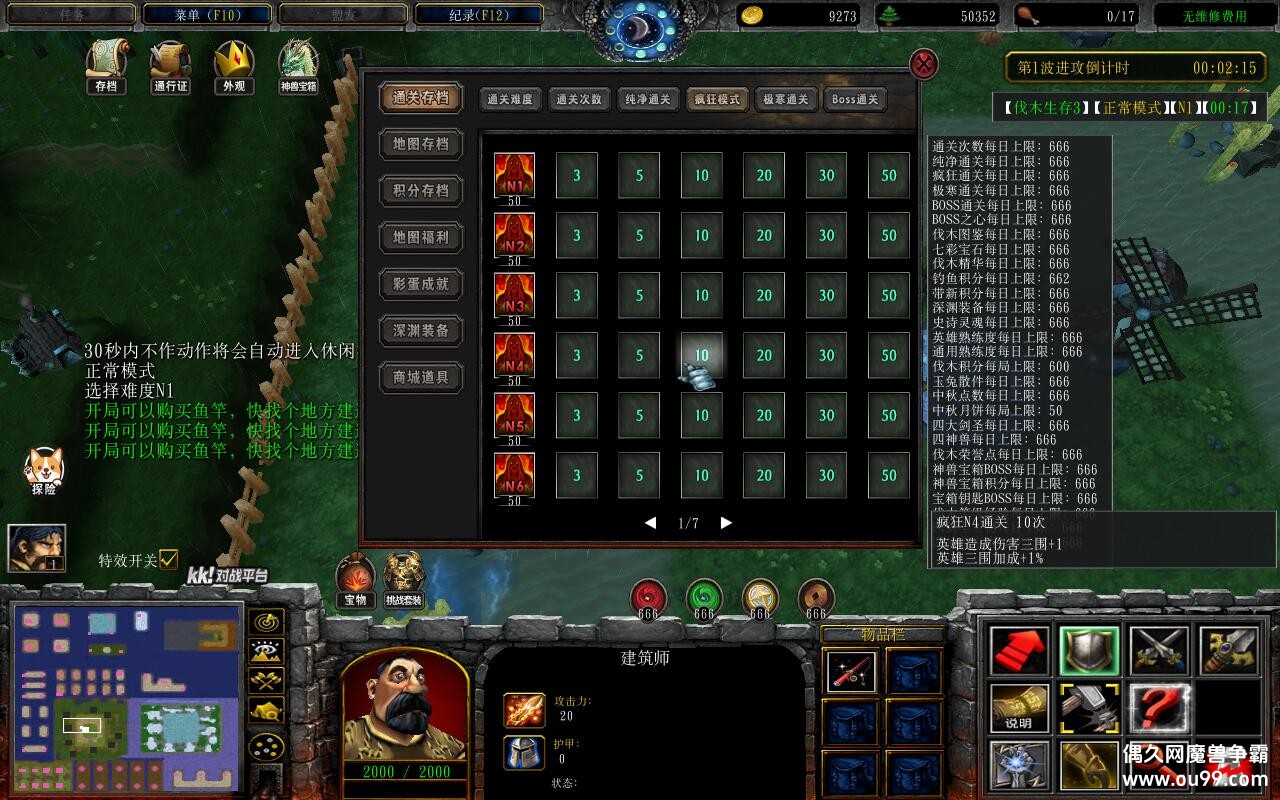Switch to the 地图存档 side tab
1280x800 pixels.
[421, 144]
